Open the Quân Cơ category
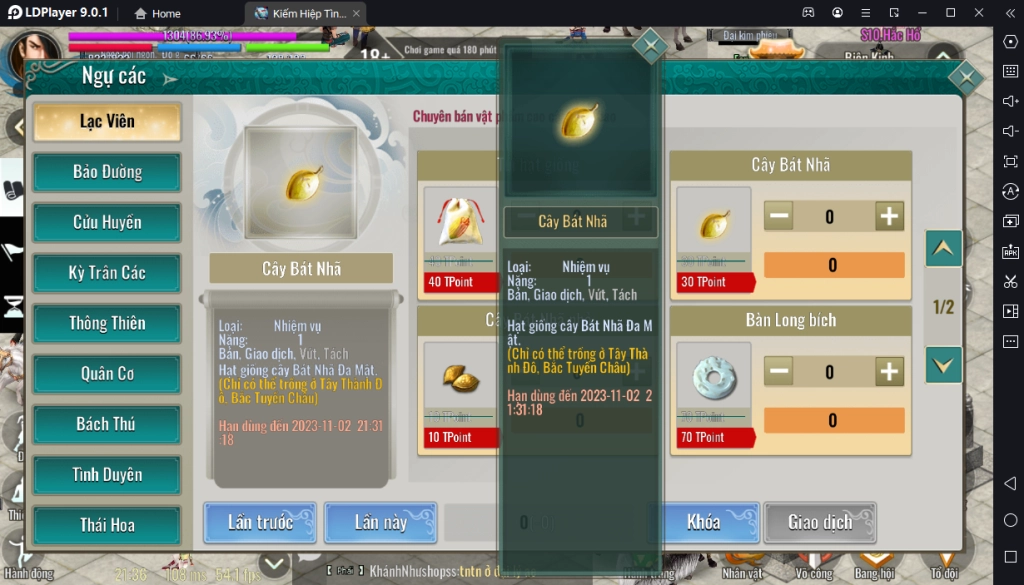This screenshot has width=1024, height=585. (107, 374)
